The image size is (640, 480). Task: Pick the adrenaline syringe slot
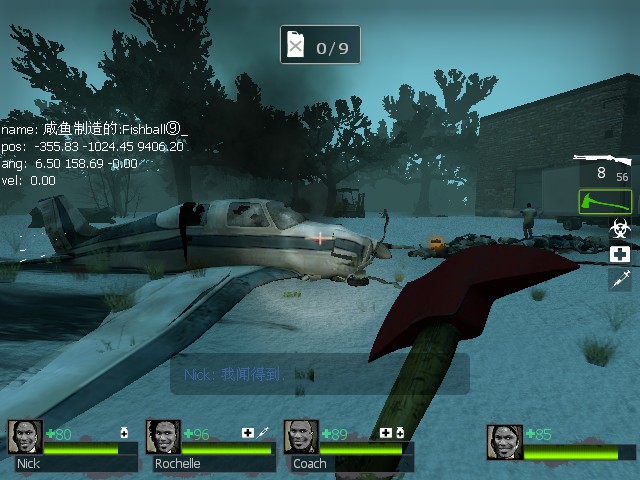click(x=620, y=279)
